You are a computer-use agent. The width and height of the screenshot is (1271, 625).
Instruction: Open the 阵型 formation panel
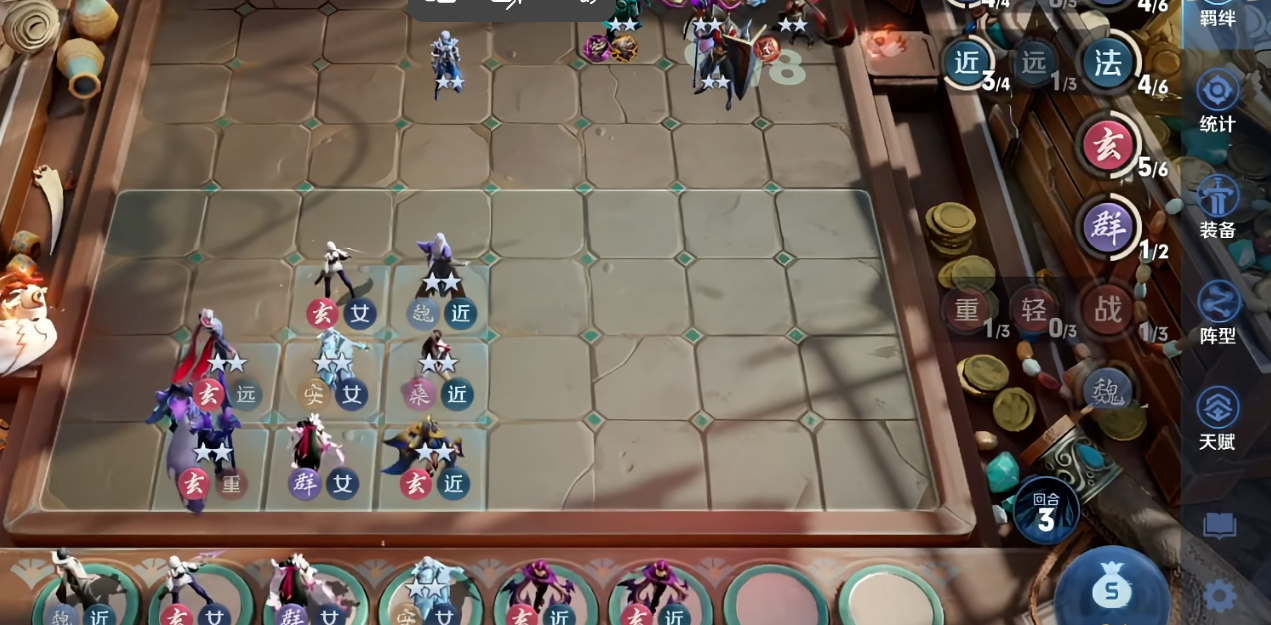tap(1217, 312)
